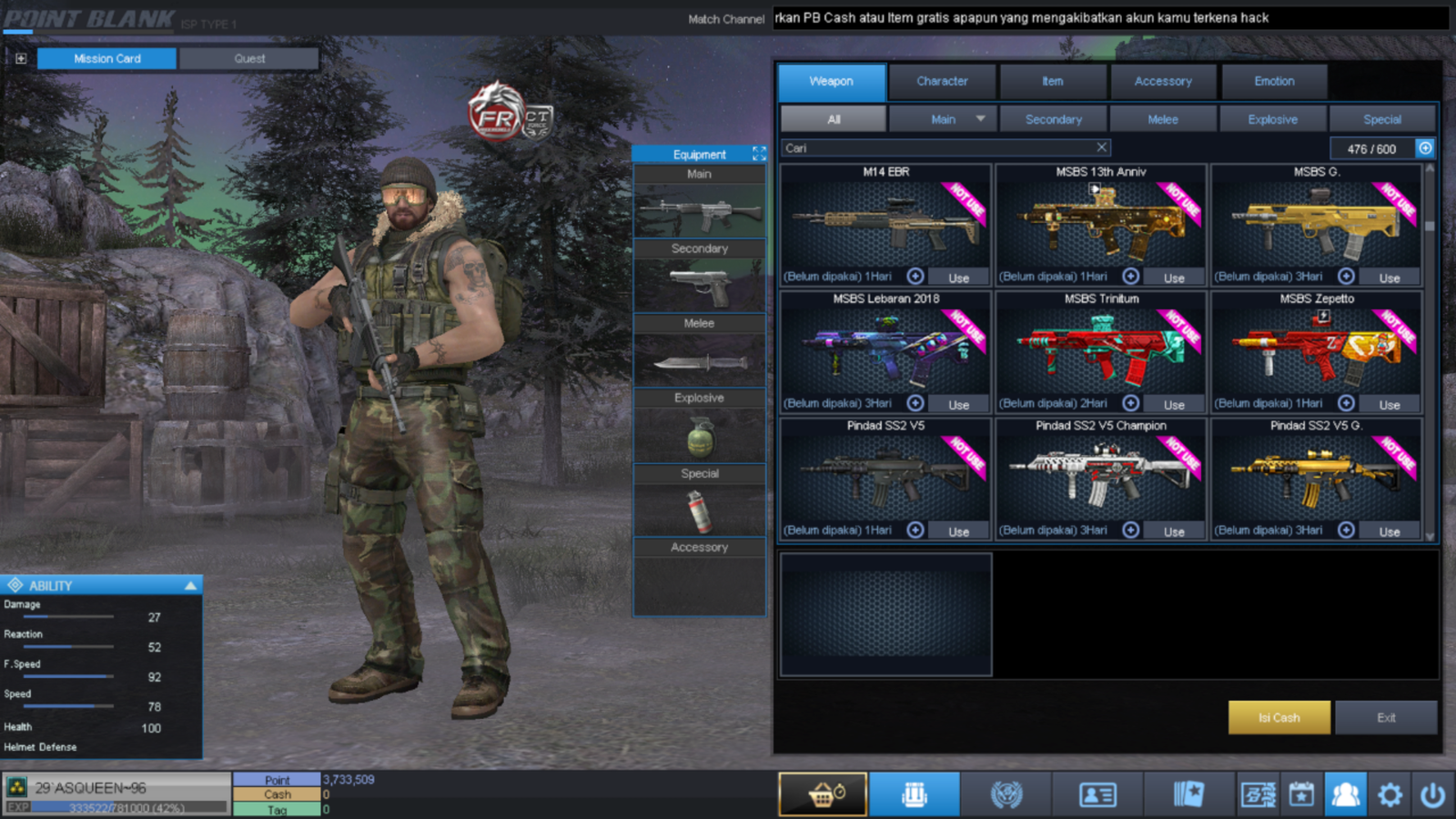The height and width of the screenshot is (819, 1456).
Task: Select the Accessory tab
Action: [x=1163, y=81]
